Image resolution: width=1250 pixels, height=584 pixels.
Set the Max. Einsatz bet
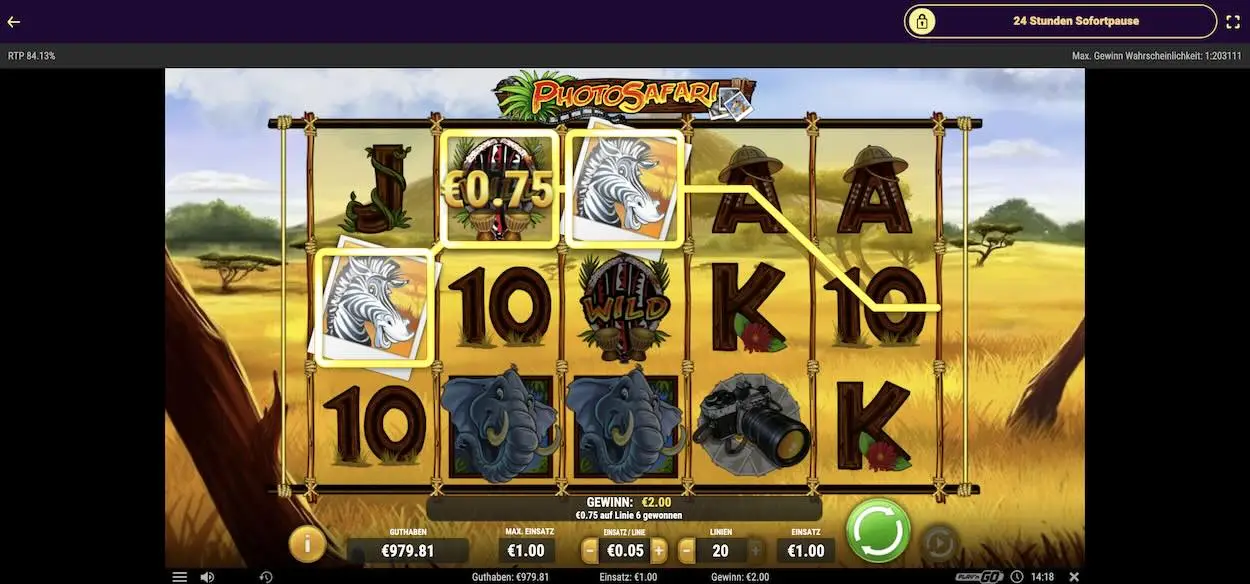(x=526, y=550)
